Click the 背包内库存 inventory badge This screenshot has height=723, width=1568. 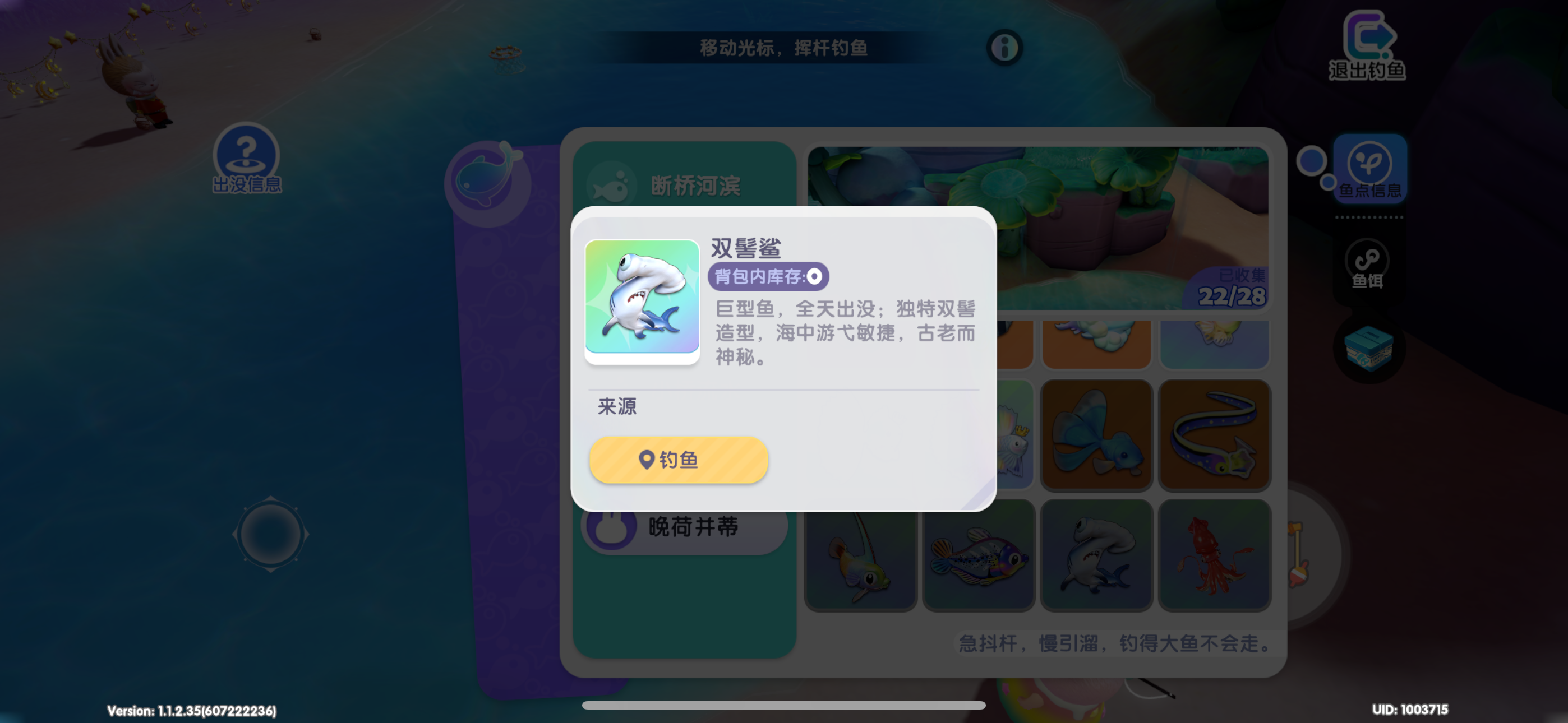tap(768, 276)
